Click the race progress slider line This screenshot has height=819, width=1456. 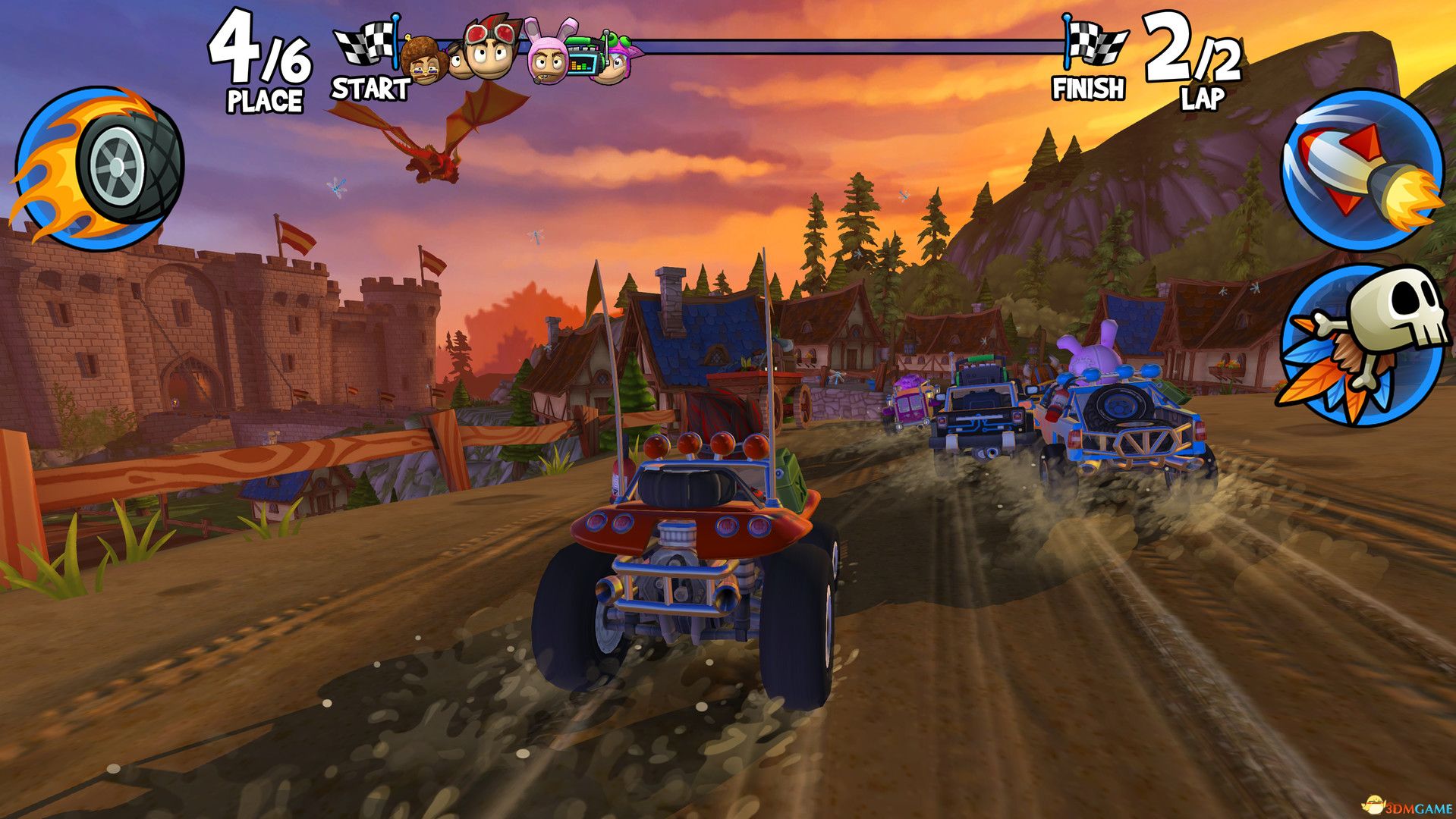click(835, 45)
